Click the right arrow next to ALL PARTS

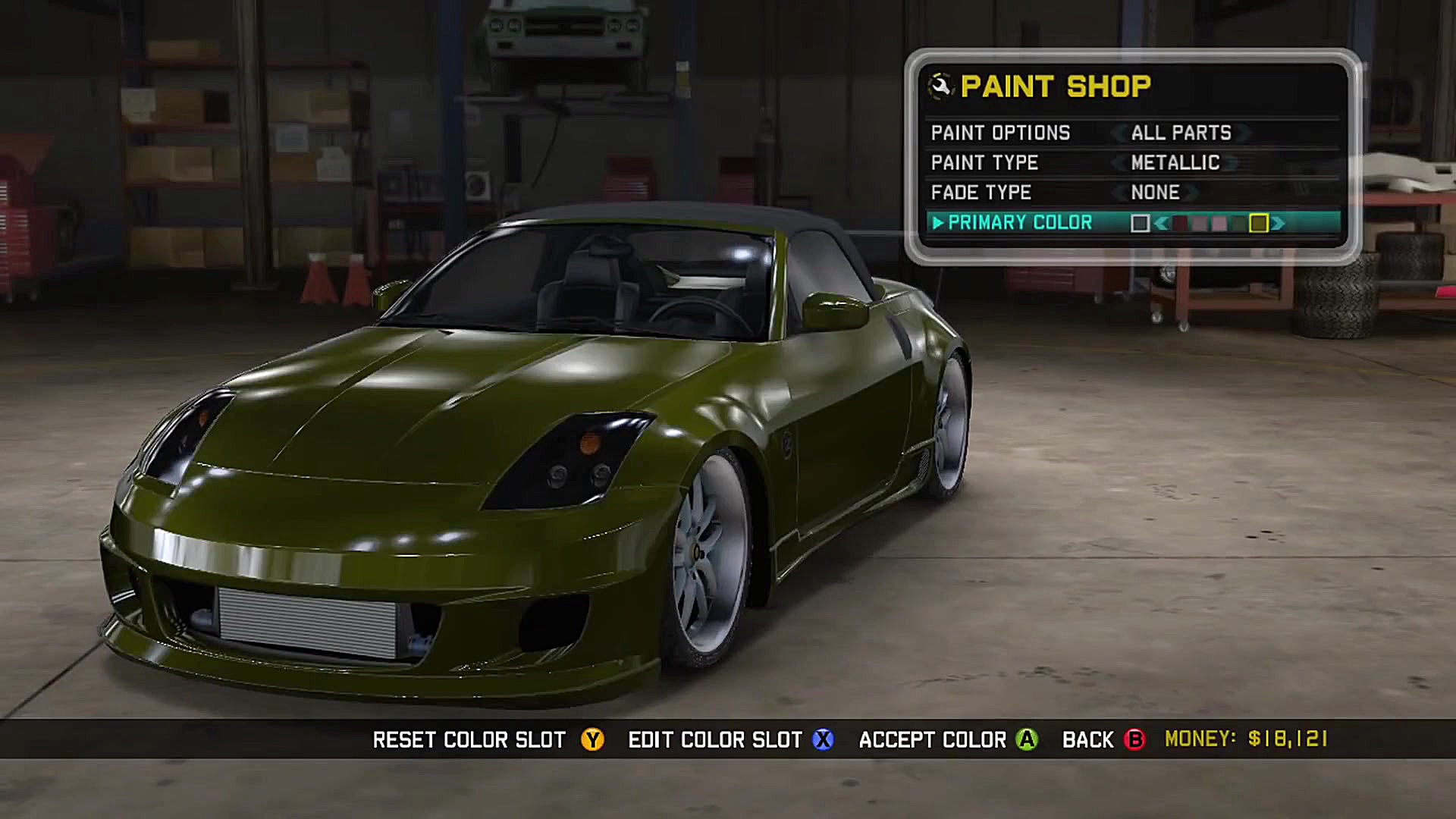tap(1244, 133)
